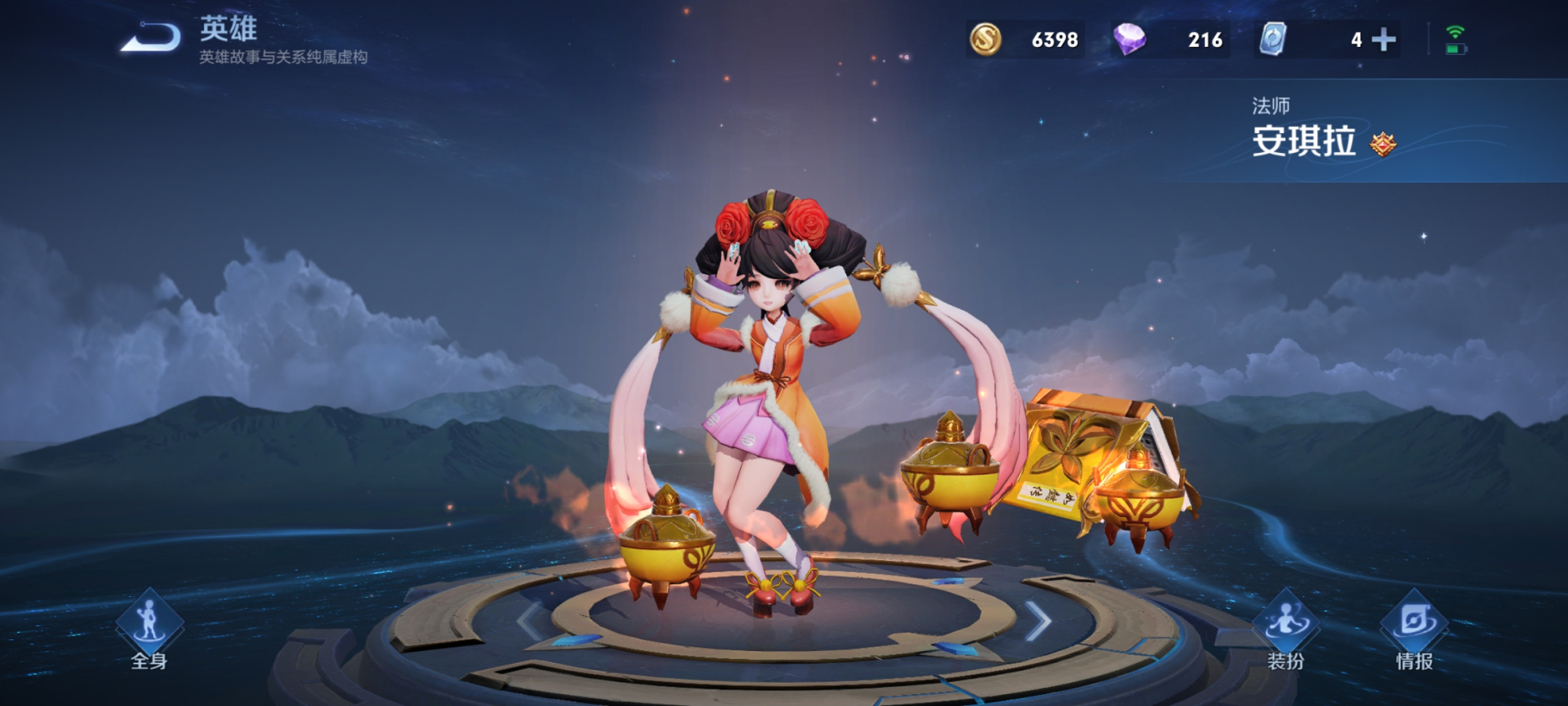
Task: Go back using the return arrow
Action: point(151,38)
